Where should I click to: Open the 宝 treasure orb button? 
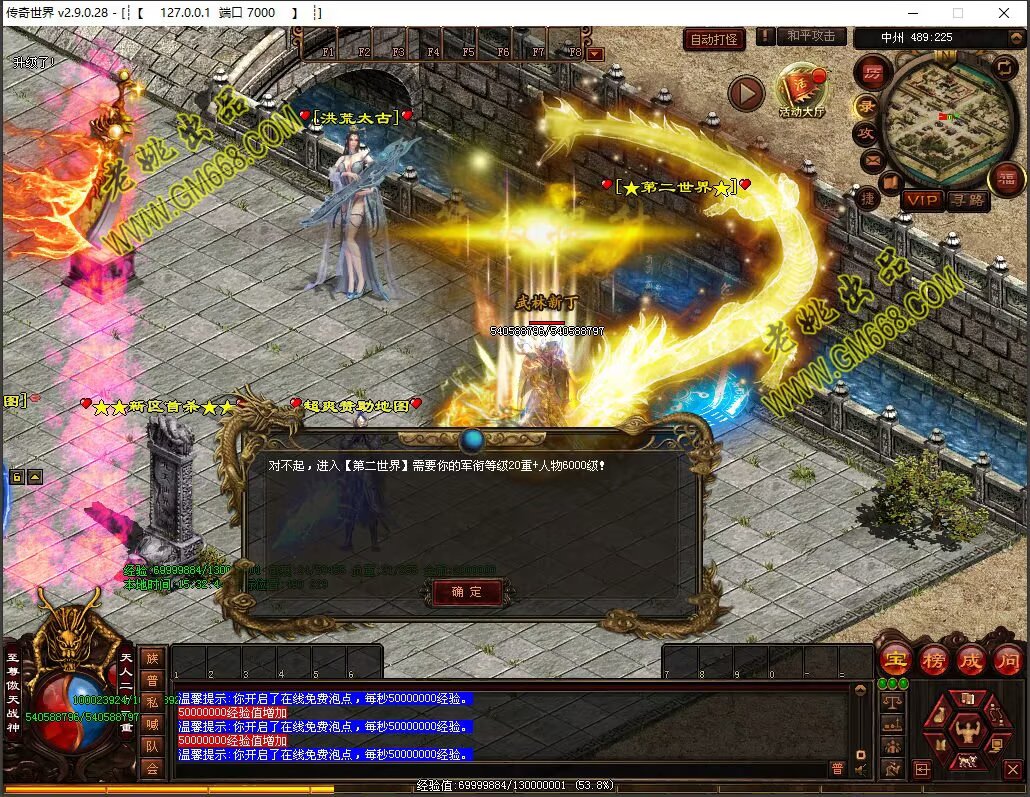point(894,660)
